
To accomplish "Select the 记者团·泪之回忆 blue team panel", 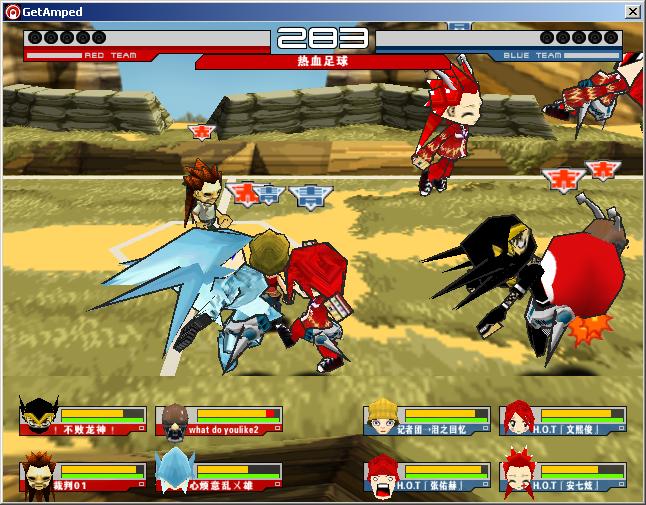I will point(427,420).
